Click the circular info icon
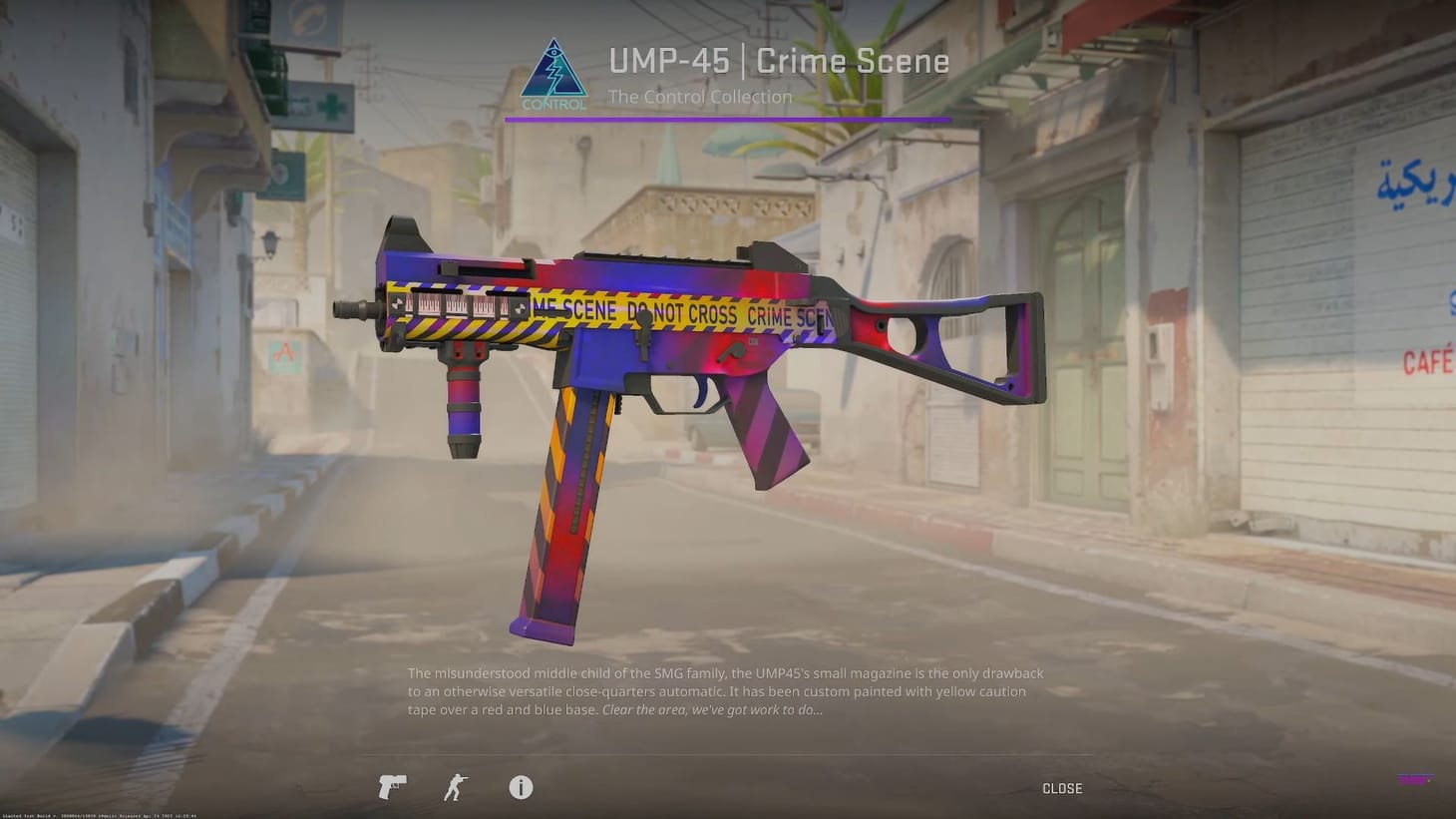1456x819 pixels. click(520, 788)
